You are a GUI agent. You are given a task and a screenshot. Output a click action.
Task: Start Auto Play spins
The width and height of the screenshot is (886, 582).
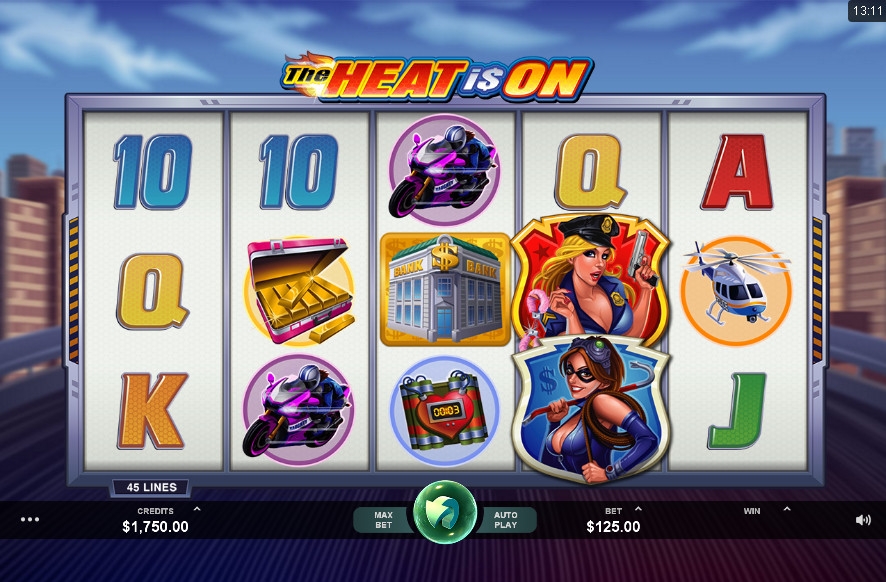click(x=506, y=519)
